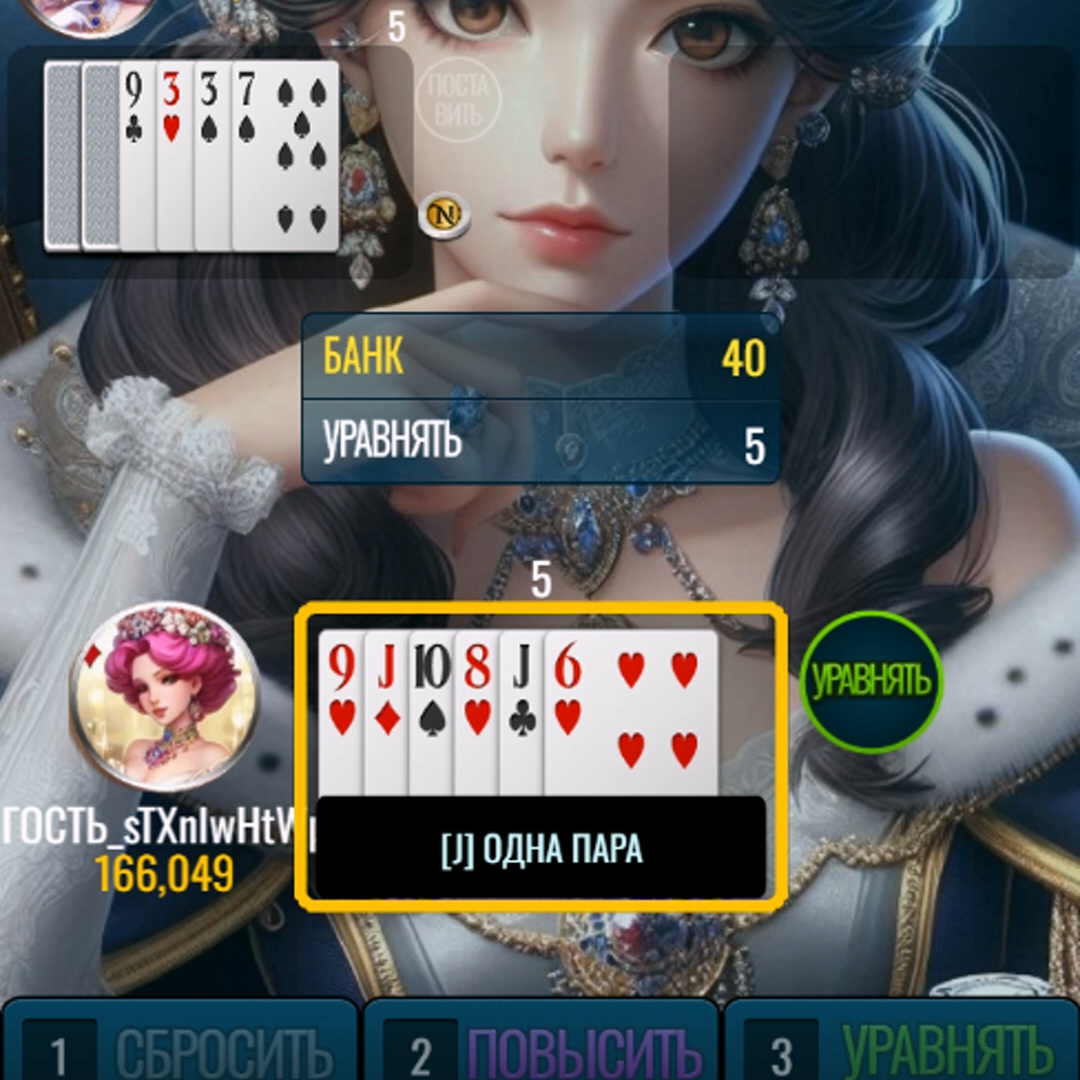Choose the eight of hearts card
The width and height of the screenshot is (1080, 1080).
(477, 700)
